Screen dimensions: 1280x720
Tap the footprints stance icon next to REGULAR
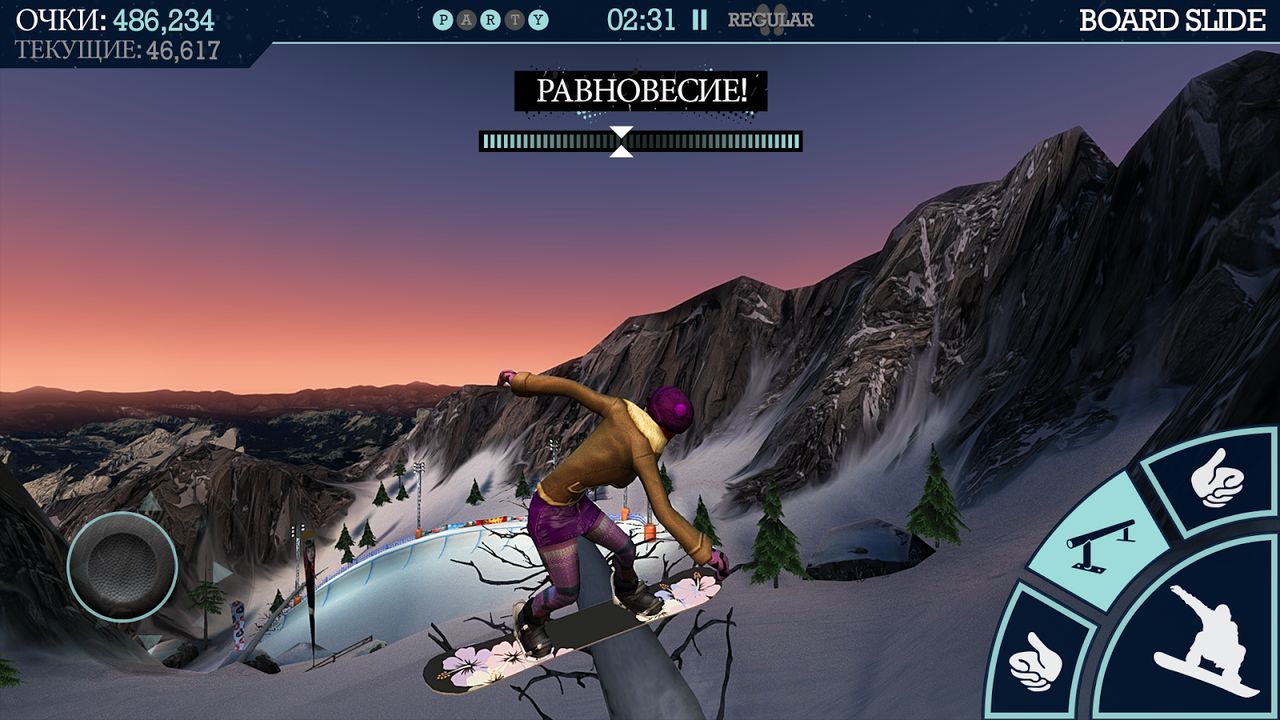(x=770, y=20)
